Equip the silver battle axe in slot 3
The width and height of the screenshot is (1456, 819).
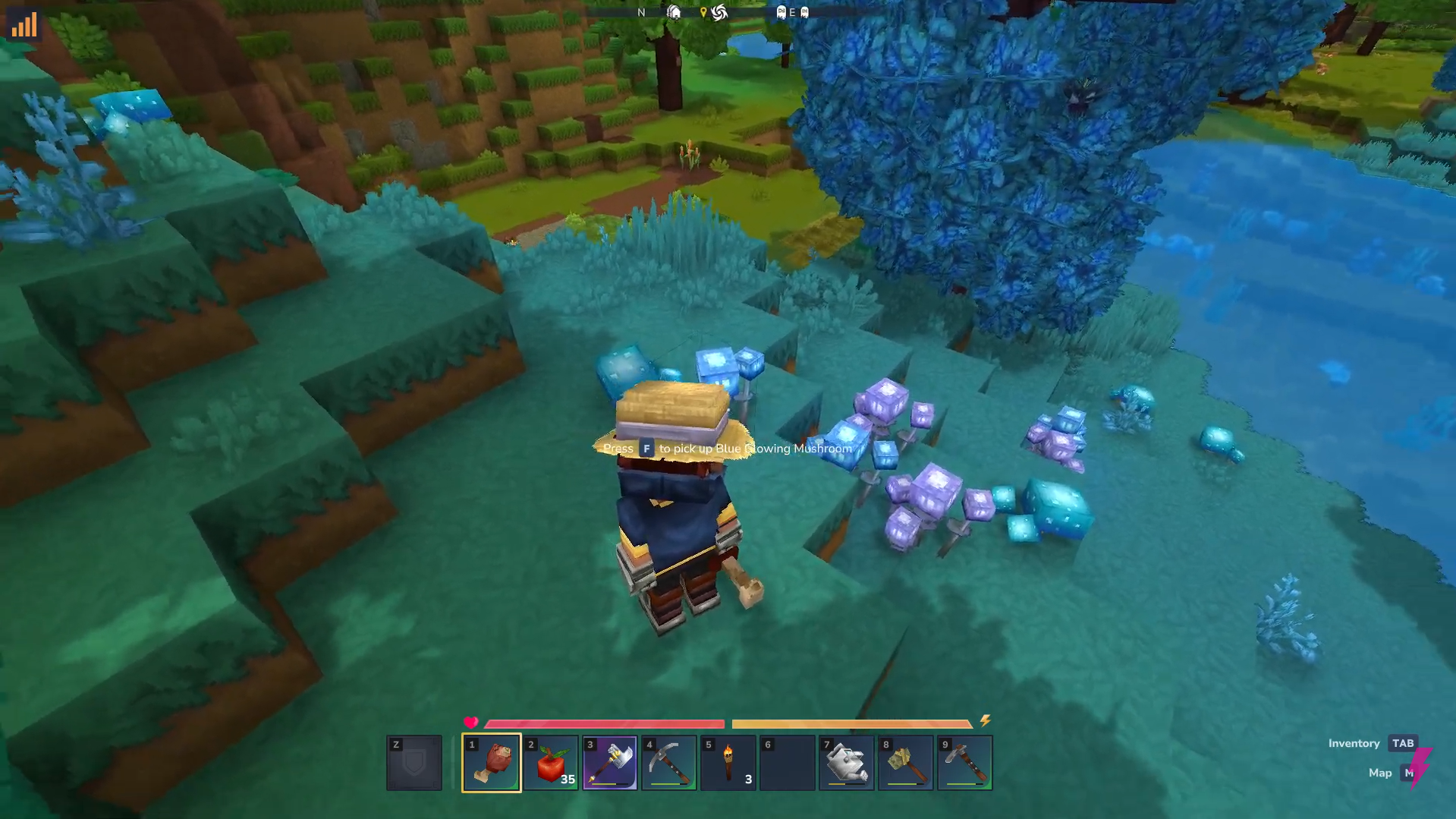point(609,761)
